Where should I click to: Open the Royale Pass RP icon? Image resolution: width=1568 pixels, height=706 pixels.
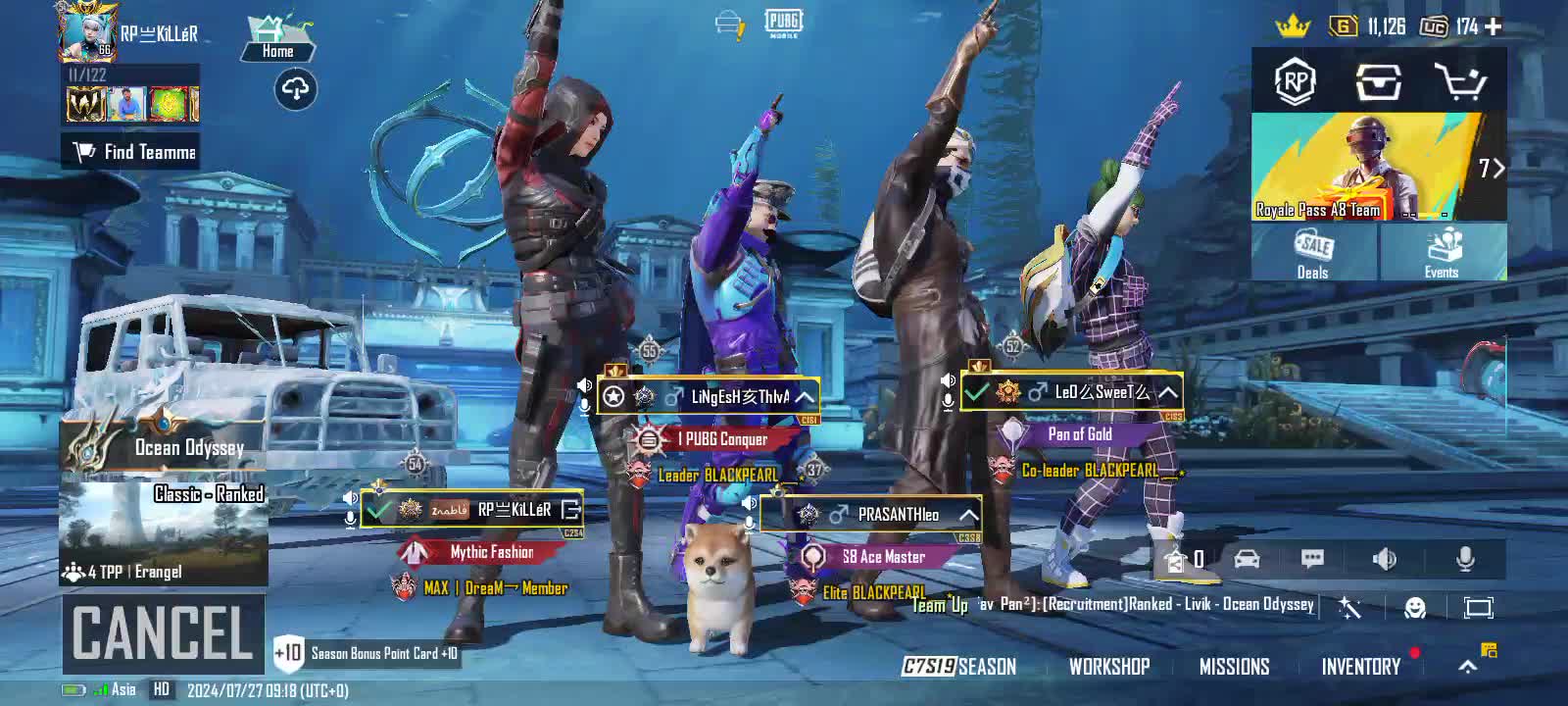coord(1295,82)
